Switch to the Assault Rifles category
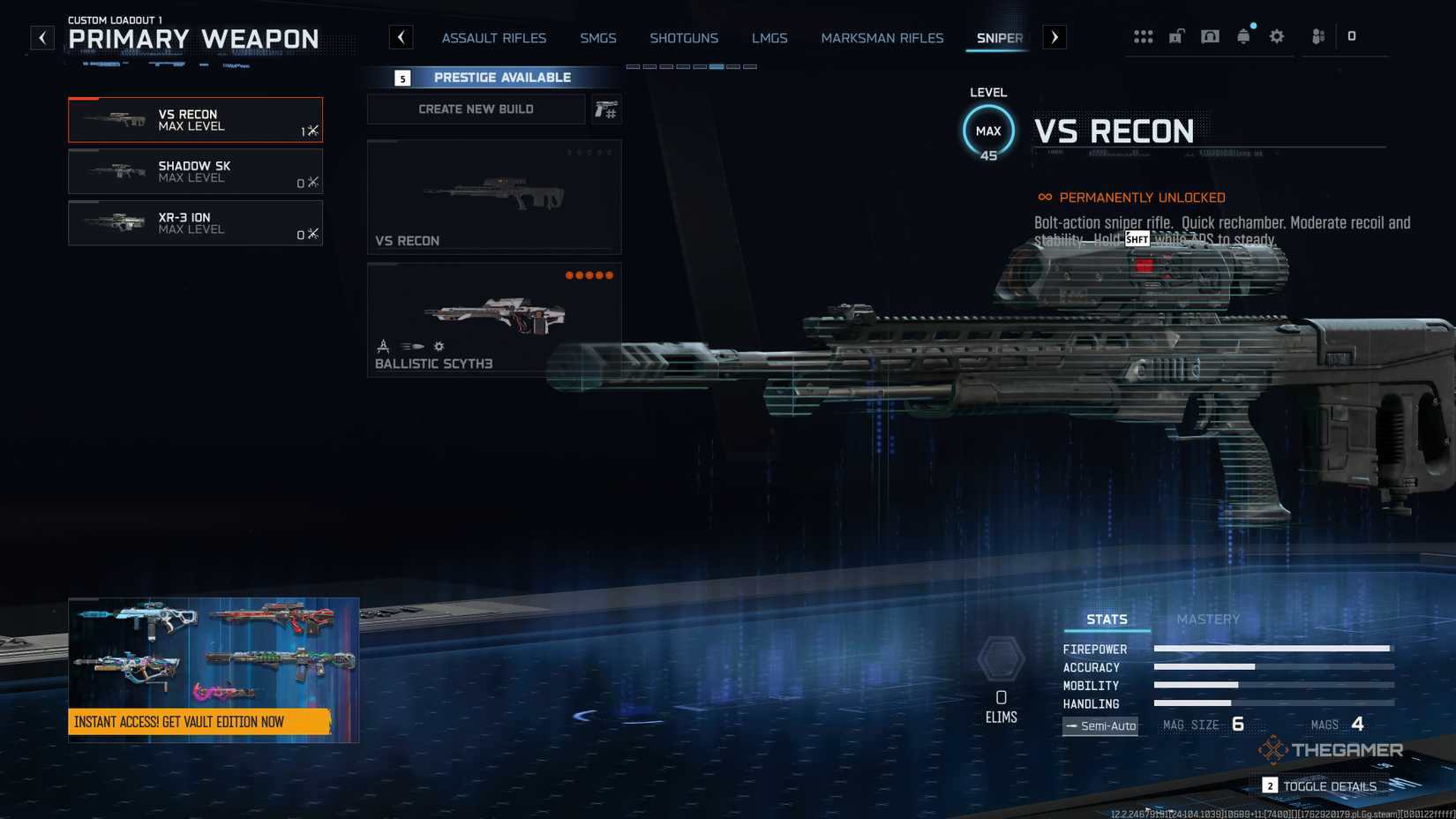This screenshot has width=1456, height=819. (493, 38)
